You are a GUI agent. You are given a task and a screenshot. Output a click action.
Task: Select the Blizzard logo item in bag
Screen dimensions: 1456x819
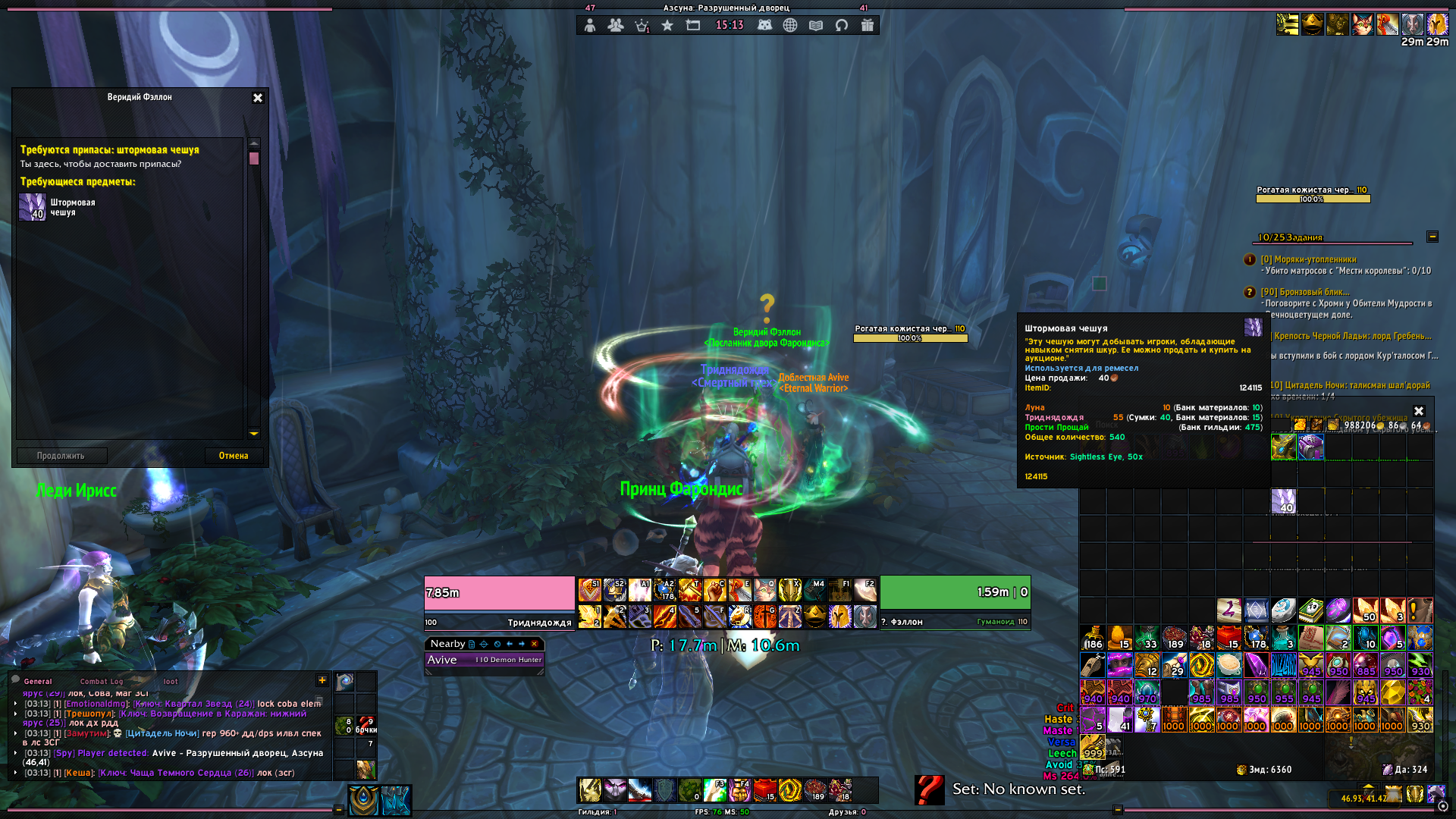click(1283, 665)
